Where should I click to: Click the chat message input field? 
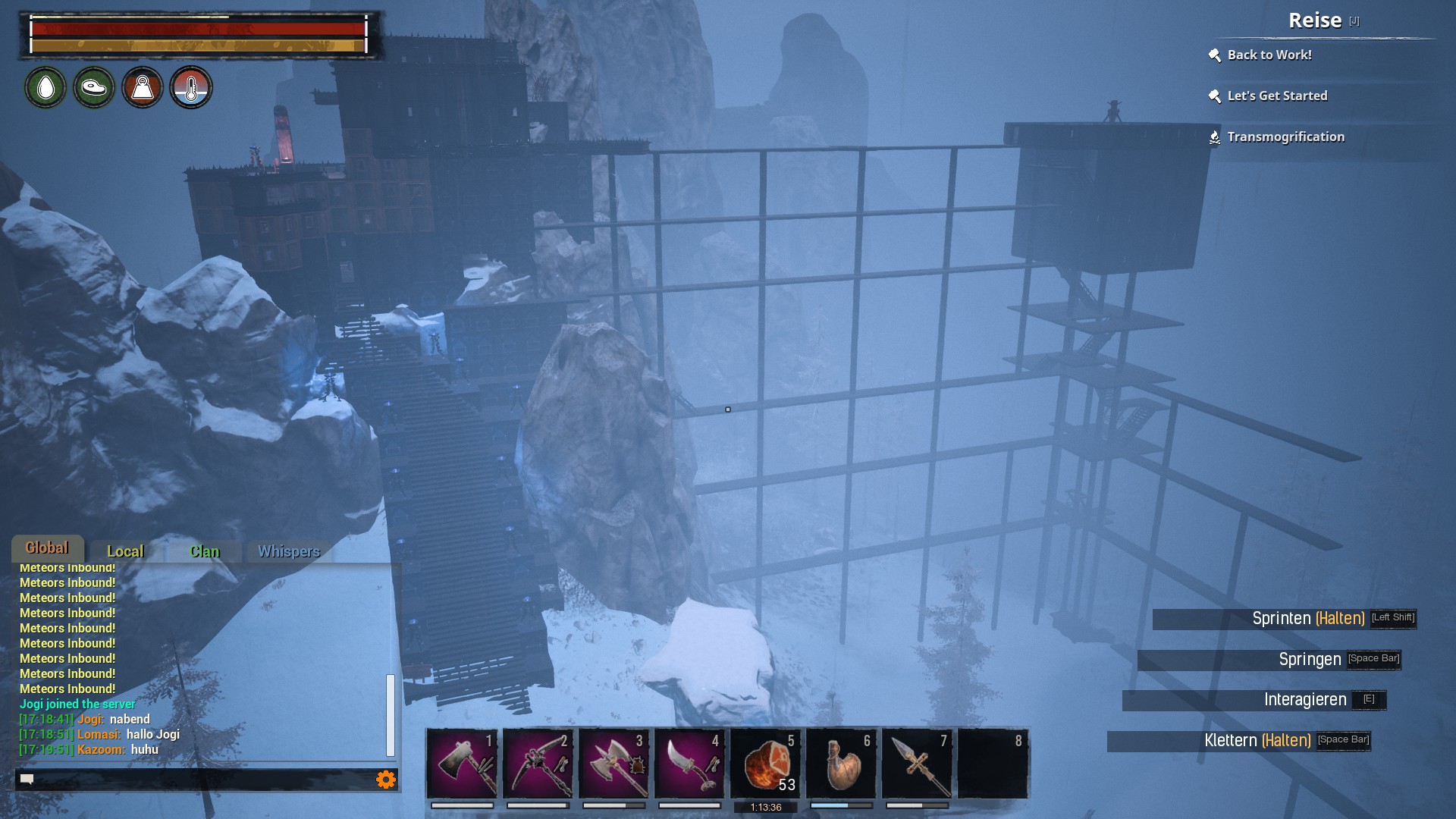point(197,780)
